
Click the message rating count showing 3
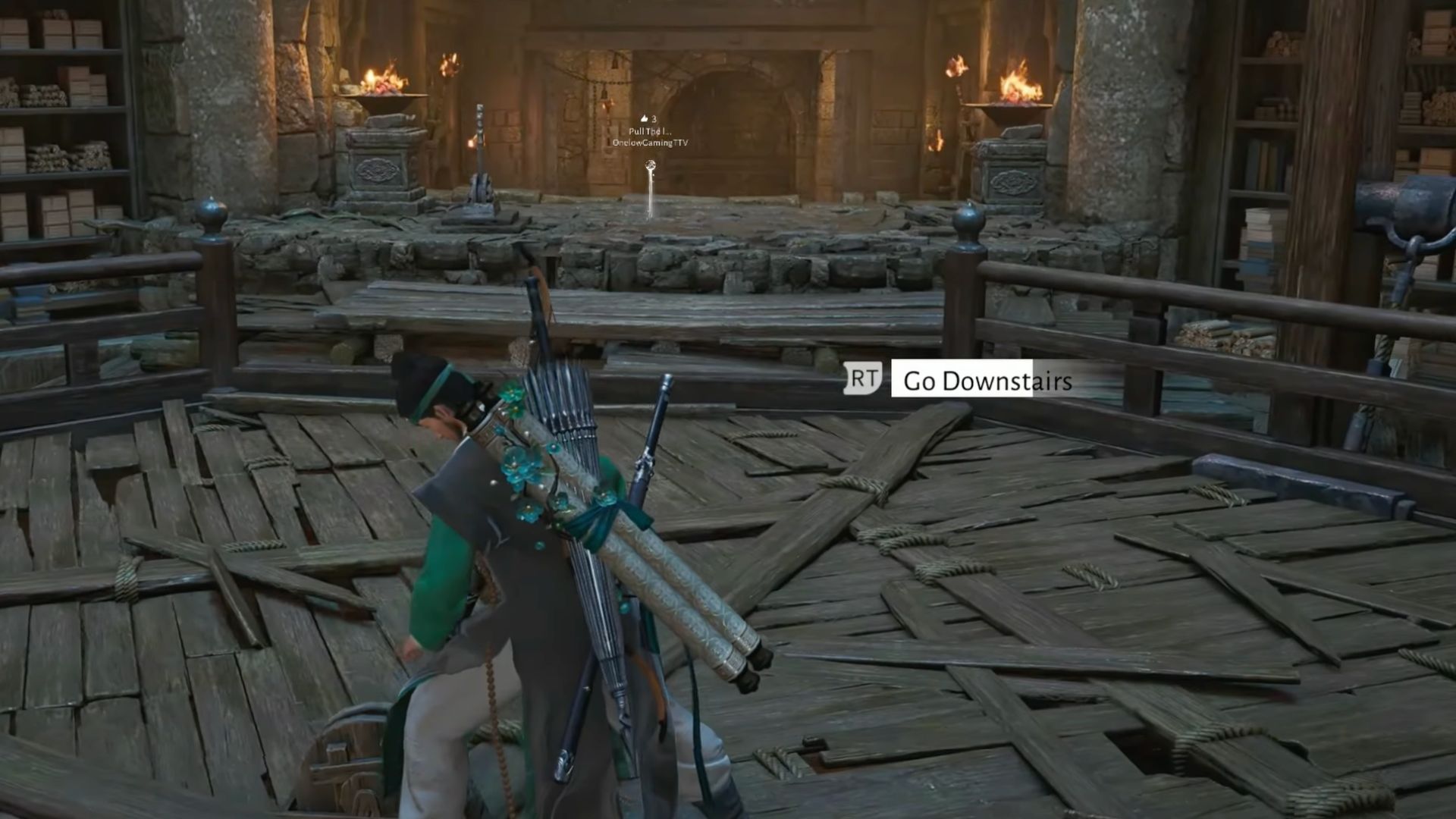[x=655, y=119]
